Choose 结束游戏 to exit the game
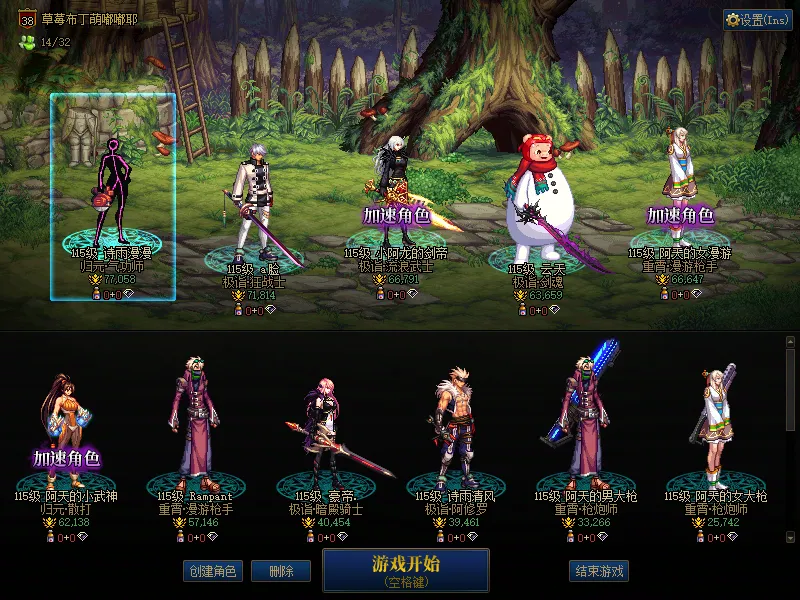 click(600, 571)
